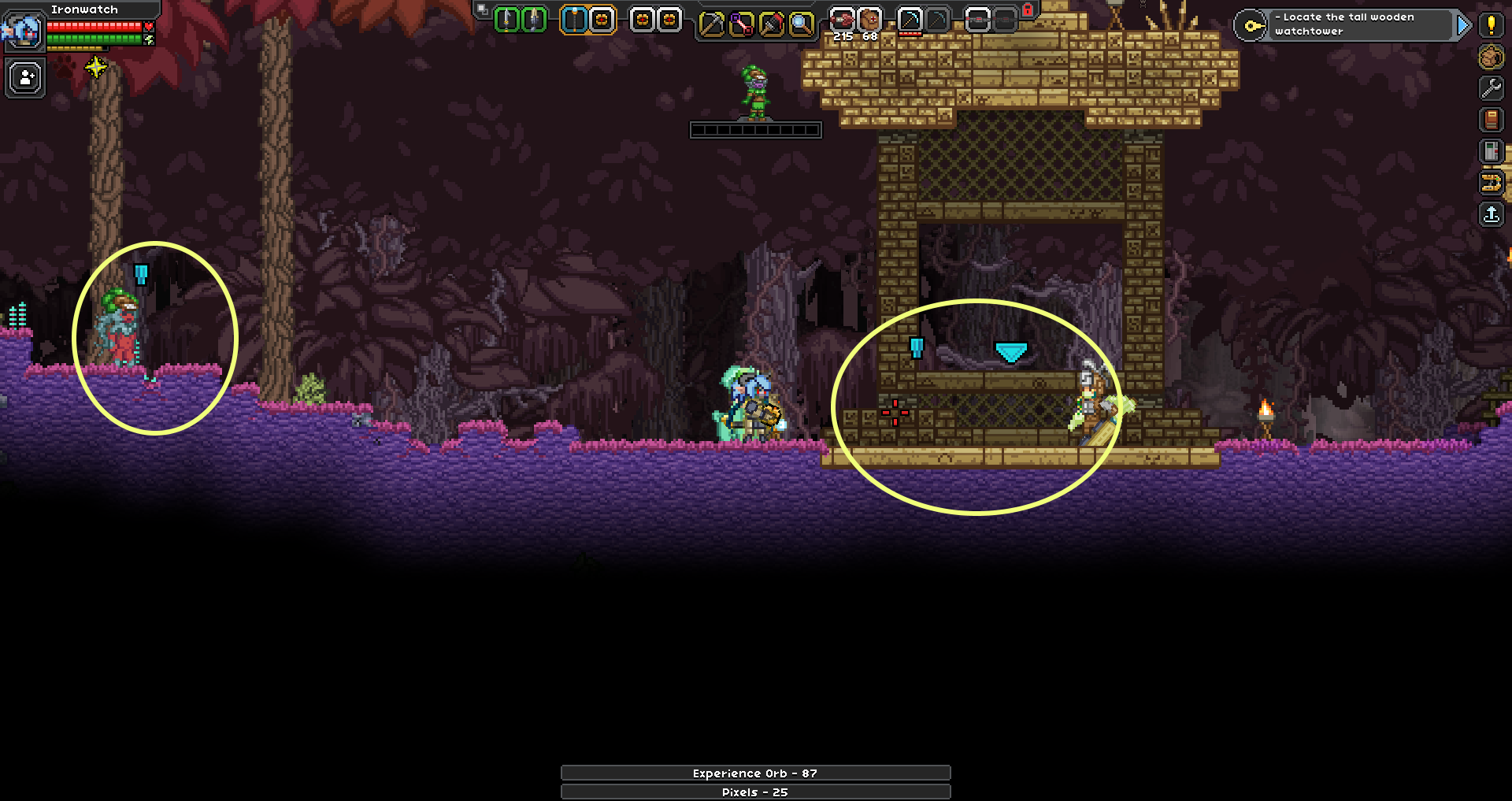Click the 'Experience Orb - 87' pickup notification
1512x801 pixels.
(x=754, y=773)
